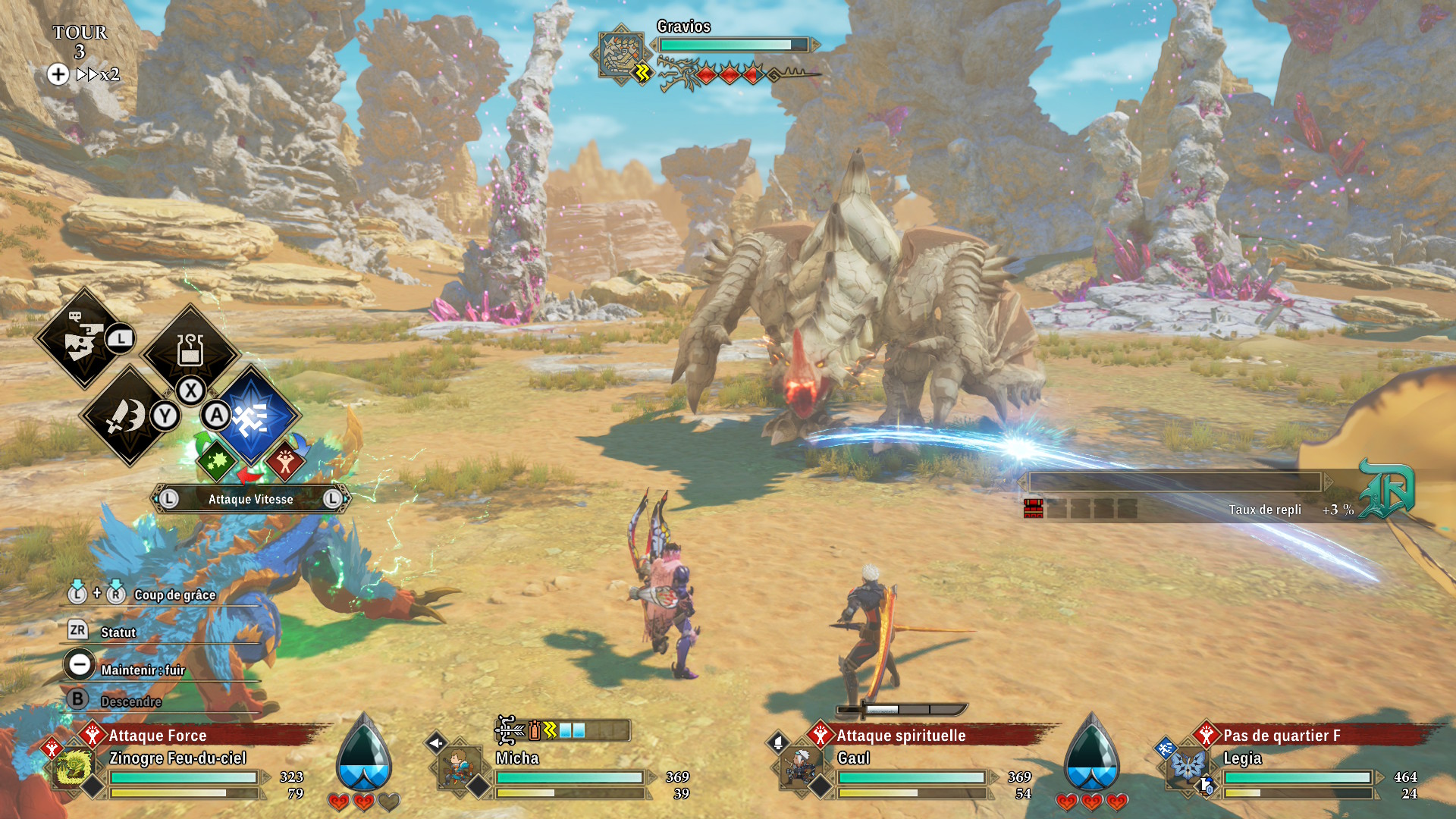Select the Zinogre Feu-du-ciel portrait
The image size is (1456, 819).
point(74,767)
